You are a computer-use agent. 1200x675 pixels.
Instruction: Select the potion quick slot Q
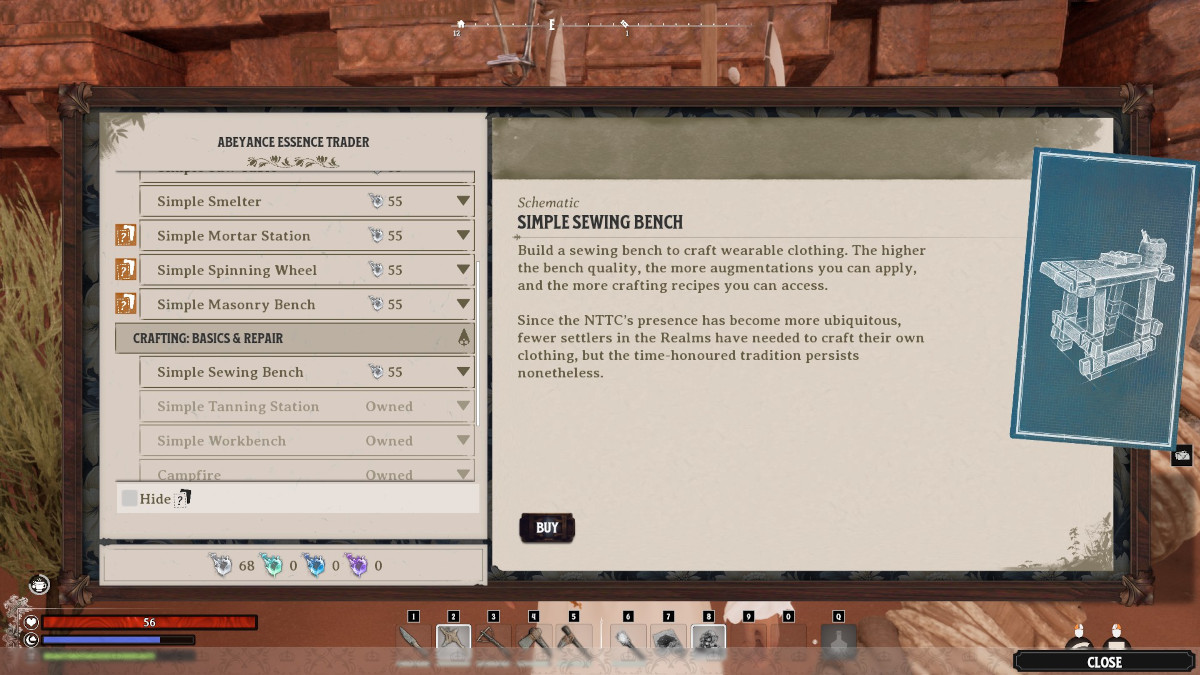tap(838, 642)
